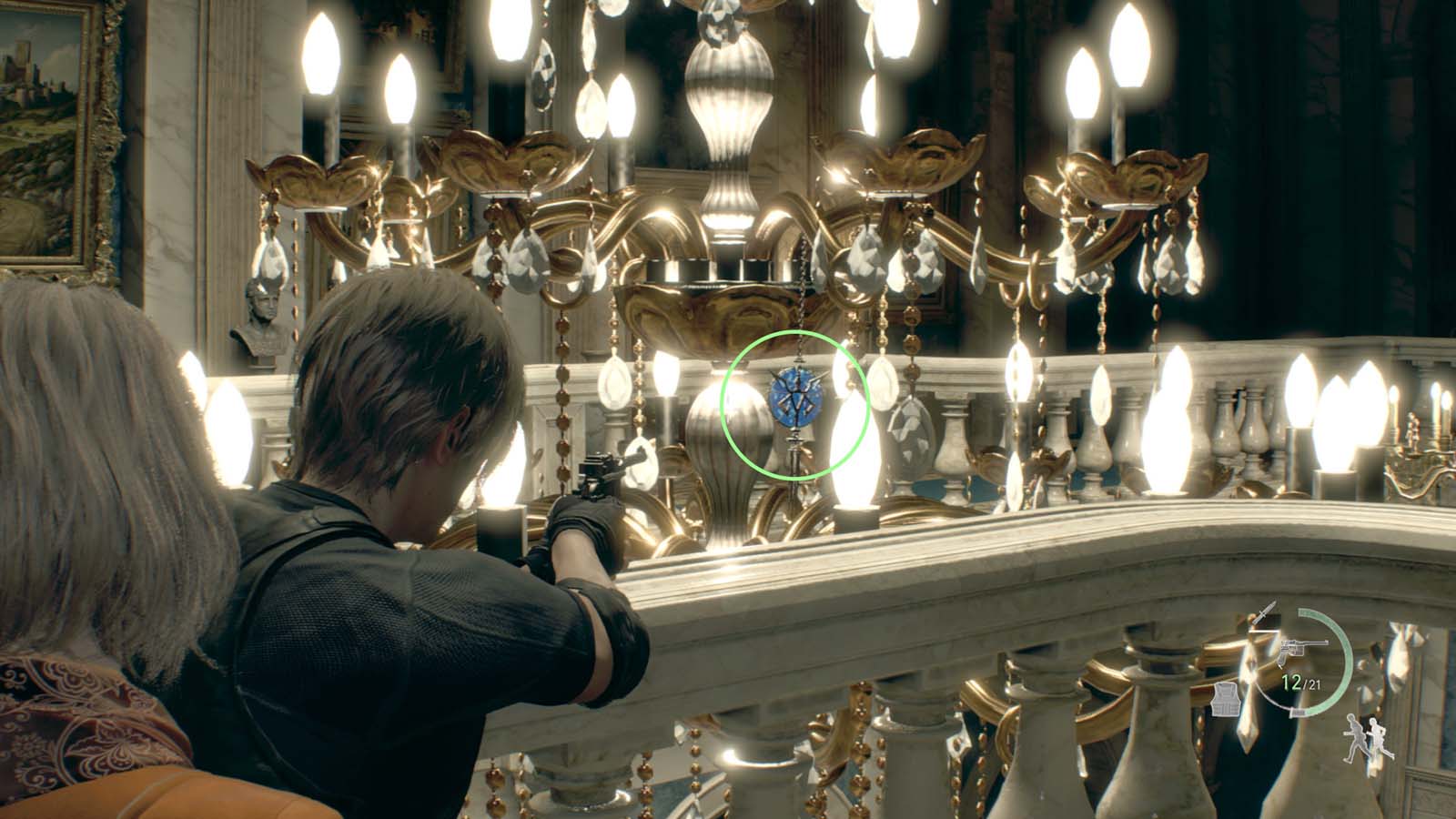Click the running figures companion indicator icon

(x=1367, y=739)
